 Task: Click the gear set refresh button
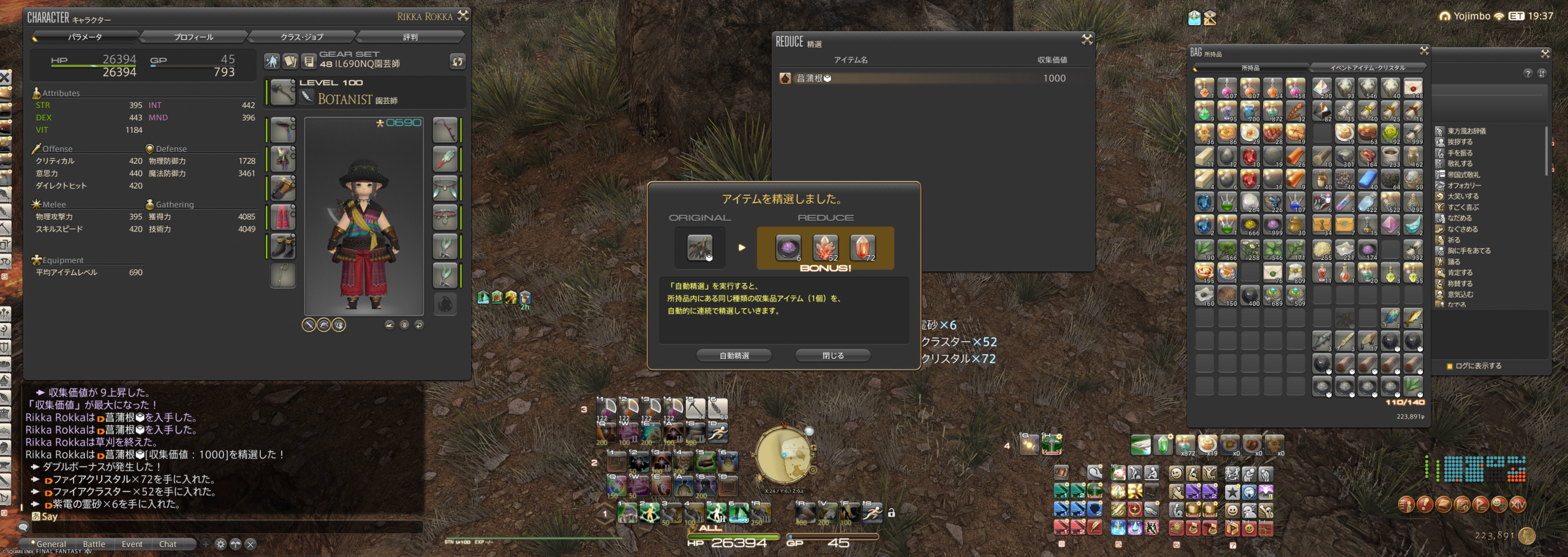(x=458, y=61)
